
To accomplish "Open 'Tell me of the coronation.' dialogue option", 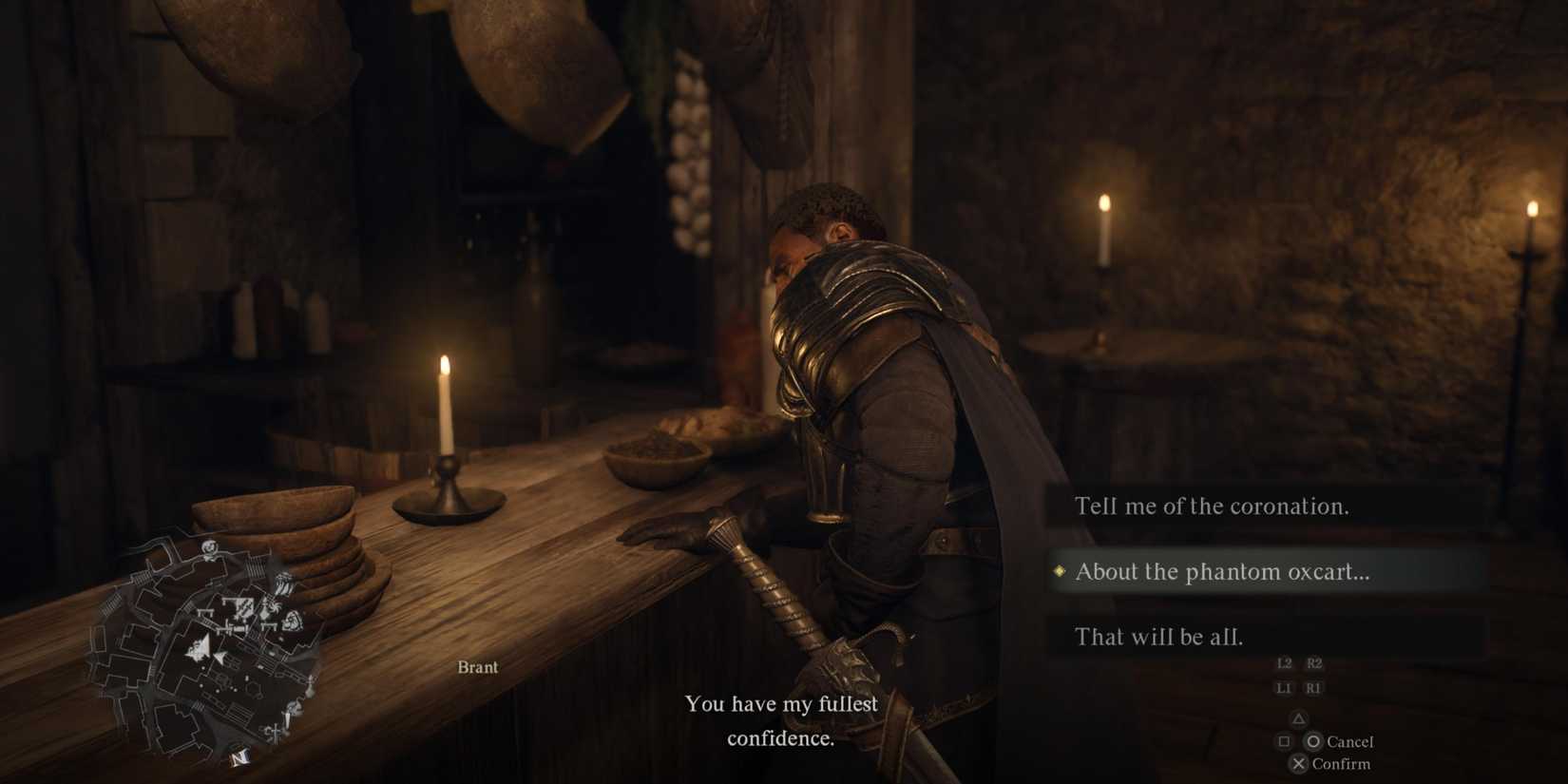I will 1213,506.
